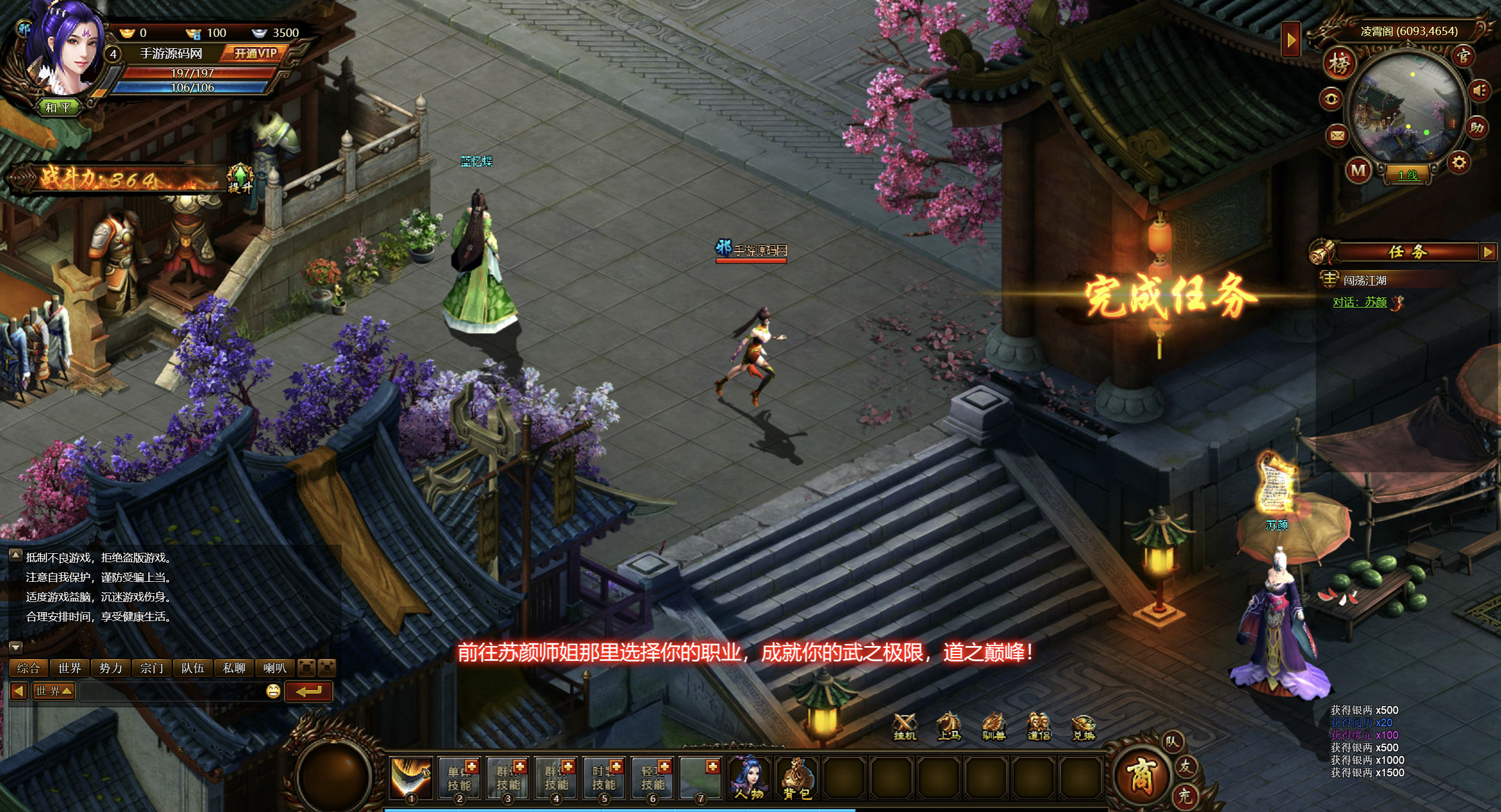
Task: Click the chat emoji smiley button
Action: pos(273,691)
